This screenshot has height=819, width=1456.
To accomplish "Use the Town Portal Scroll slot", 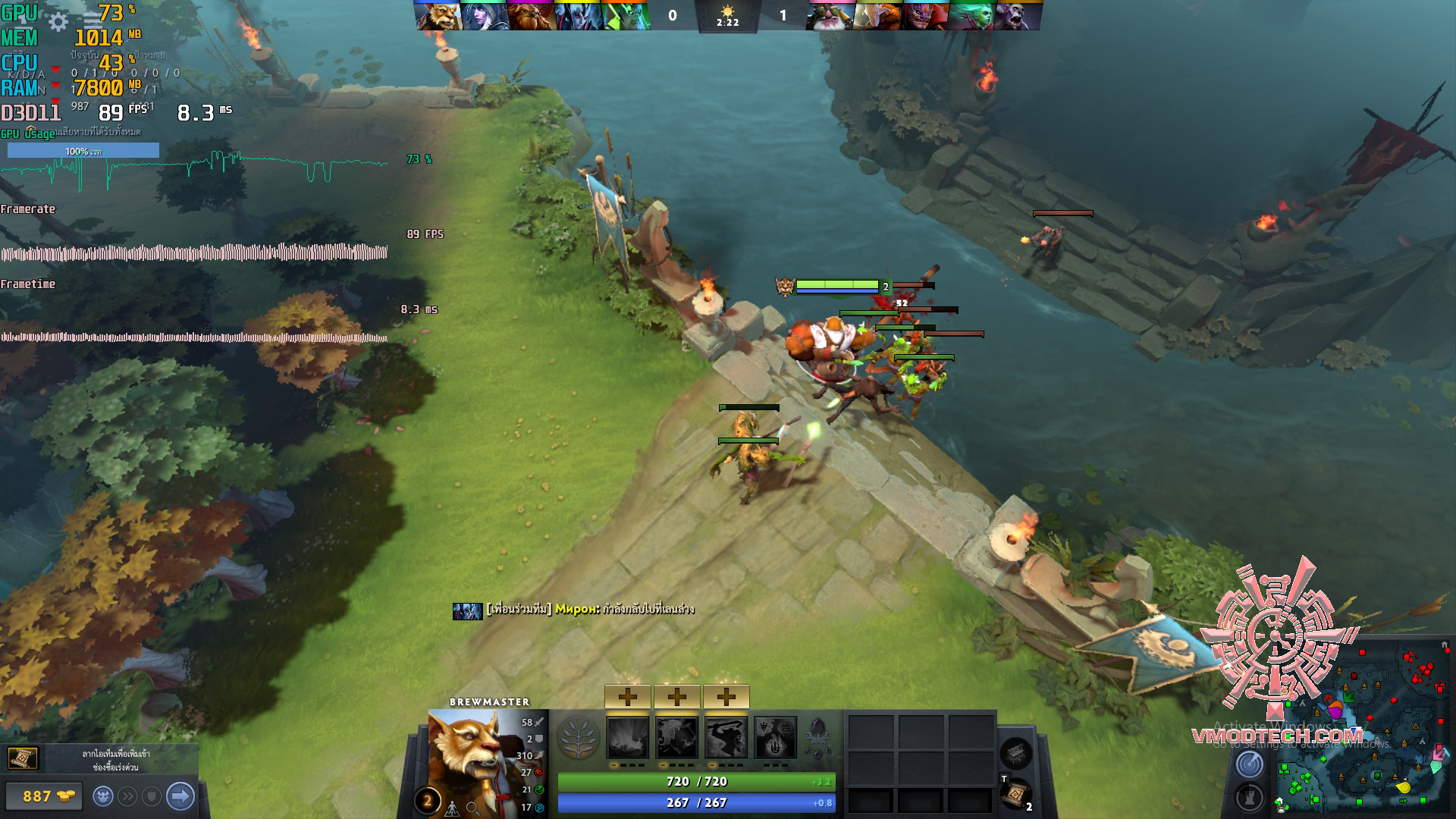I will (1015, 793).
